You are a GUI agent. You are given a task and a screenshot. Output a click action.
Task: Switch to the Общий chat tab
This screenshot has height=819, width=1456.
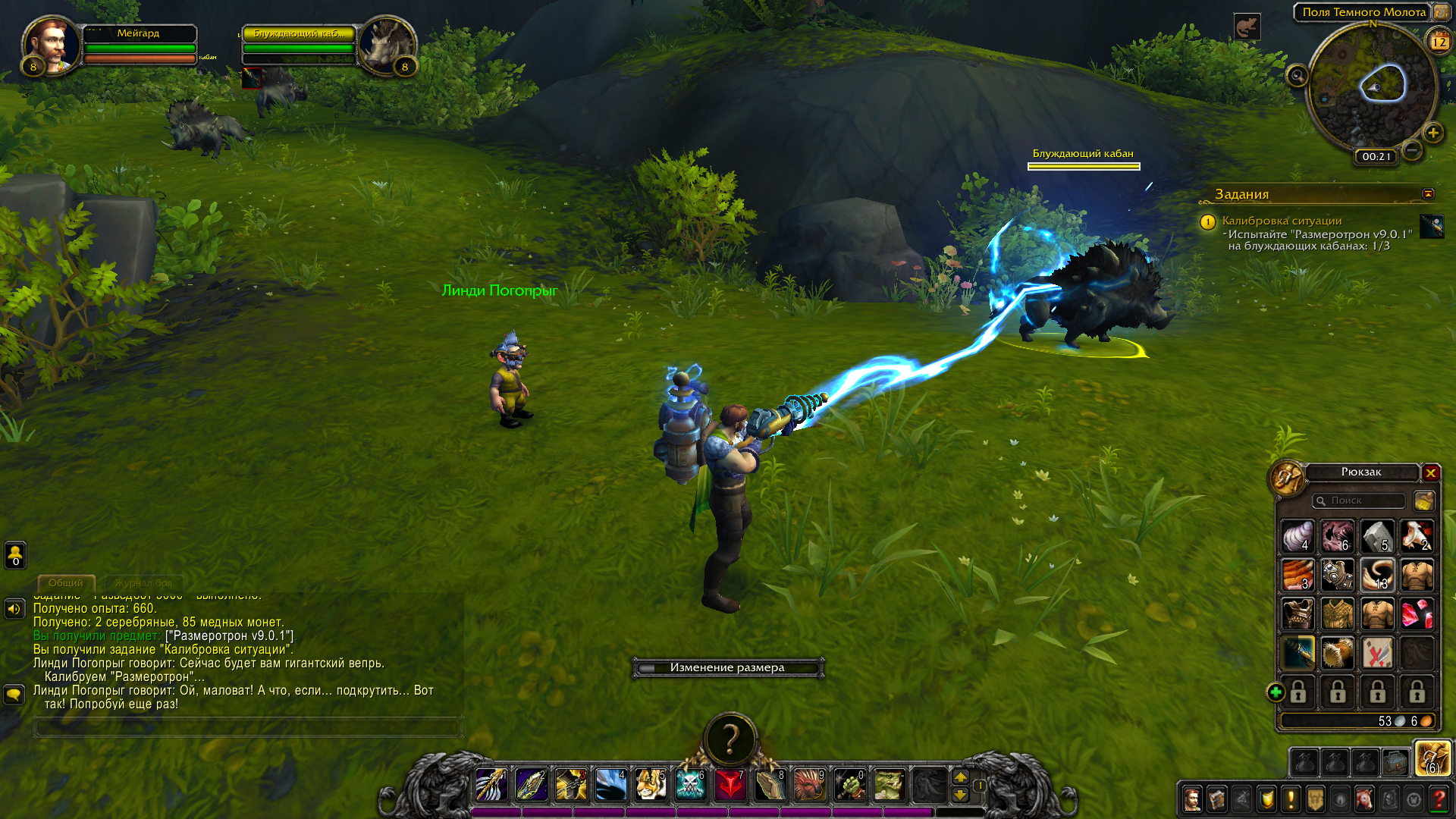pyautogui.click(x=66, y=583)
